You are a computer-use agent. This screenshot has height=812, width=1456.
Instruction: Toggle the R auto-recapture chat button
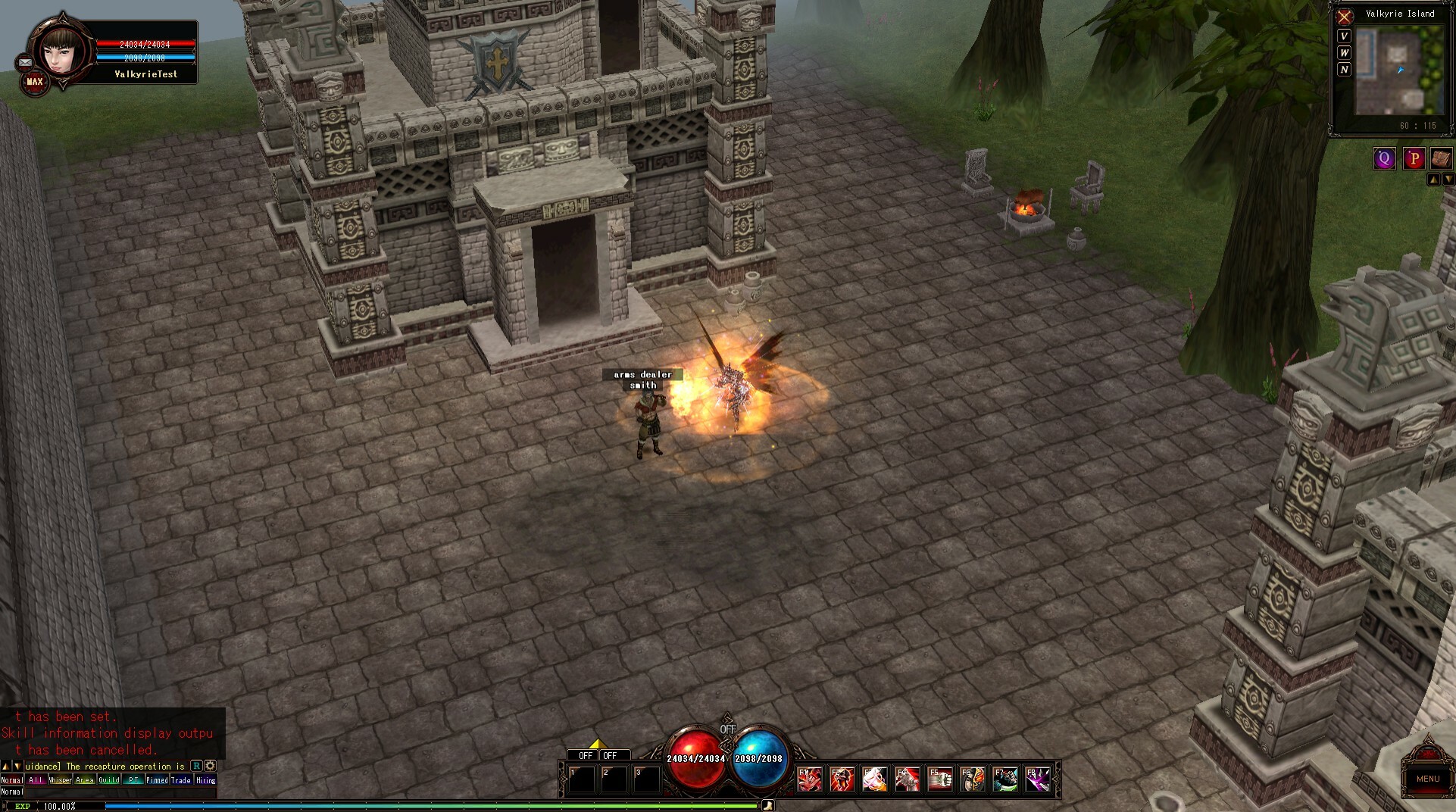coord(196,767)
